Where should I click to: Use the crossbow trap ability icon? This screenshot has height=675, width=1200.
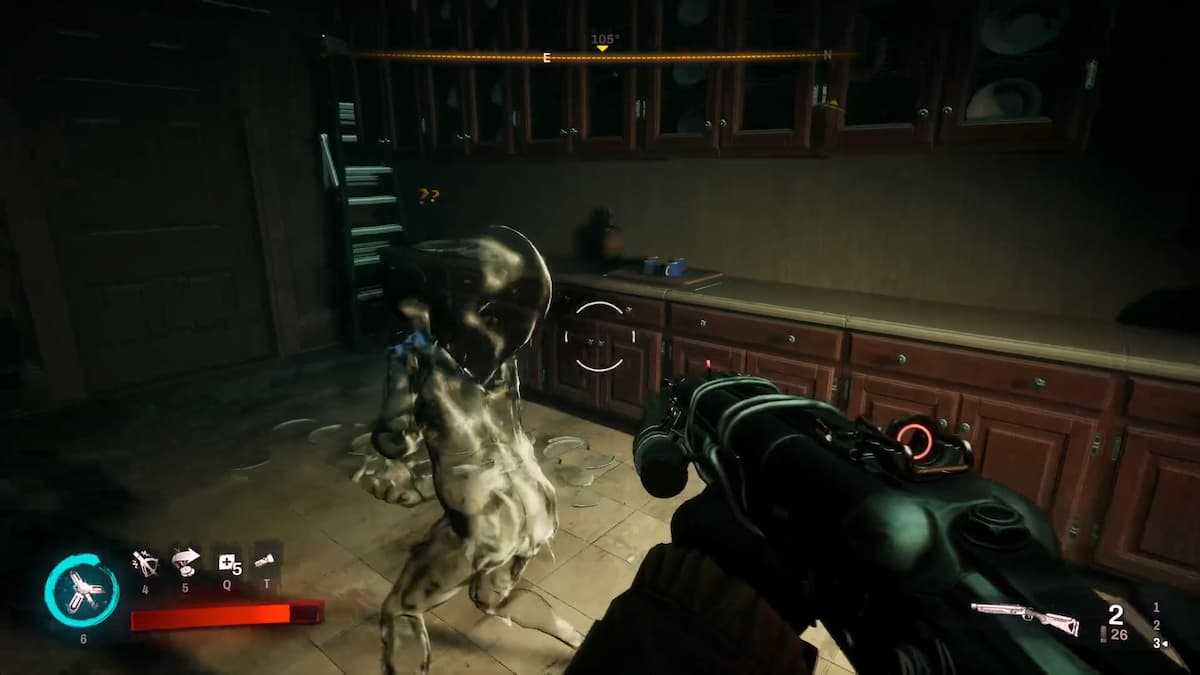coord(146,564)
